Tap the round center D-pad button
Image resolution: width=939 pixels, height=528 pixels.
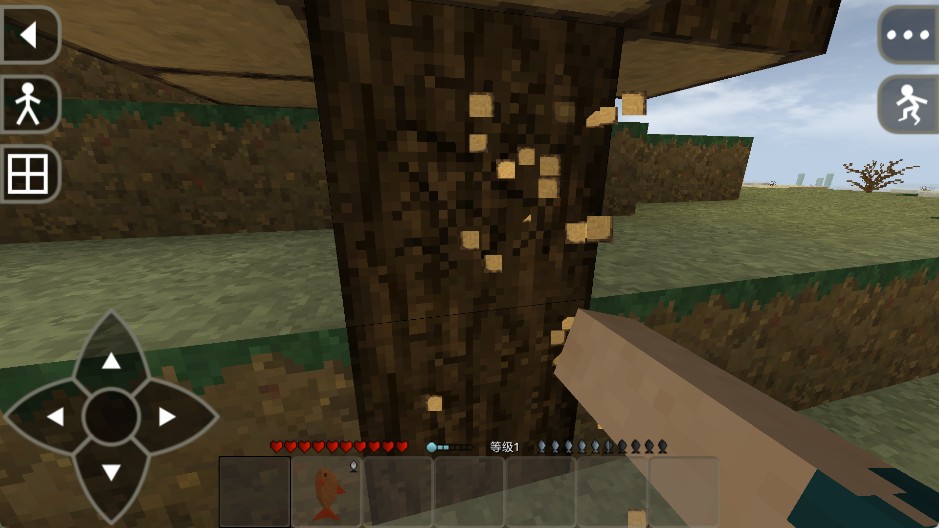(111, 417)
